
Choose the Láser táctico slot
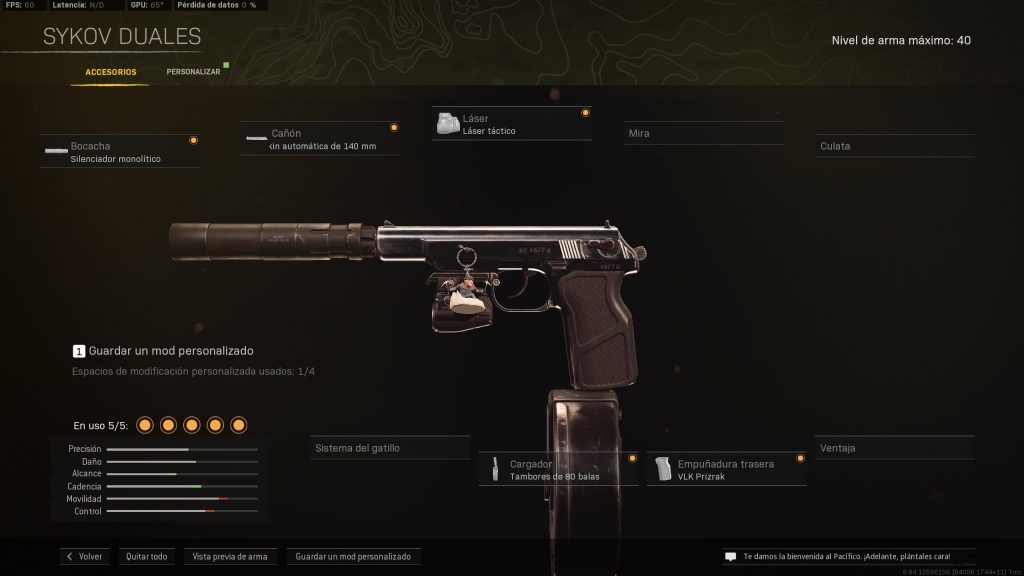[x=512, y=124]
